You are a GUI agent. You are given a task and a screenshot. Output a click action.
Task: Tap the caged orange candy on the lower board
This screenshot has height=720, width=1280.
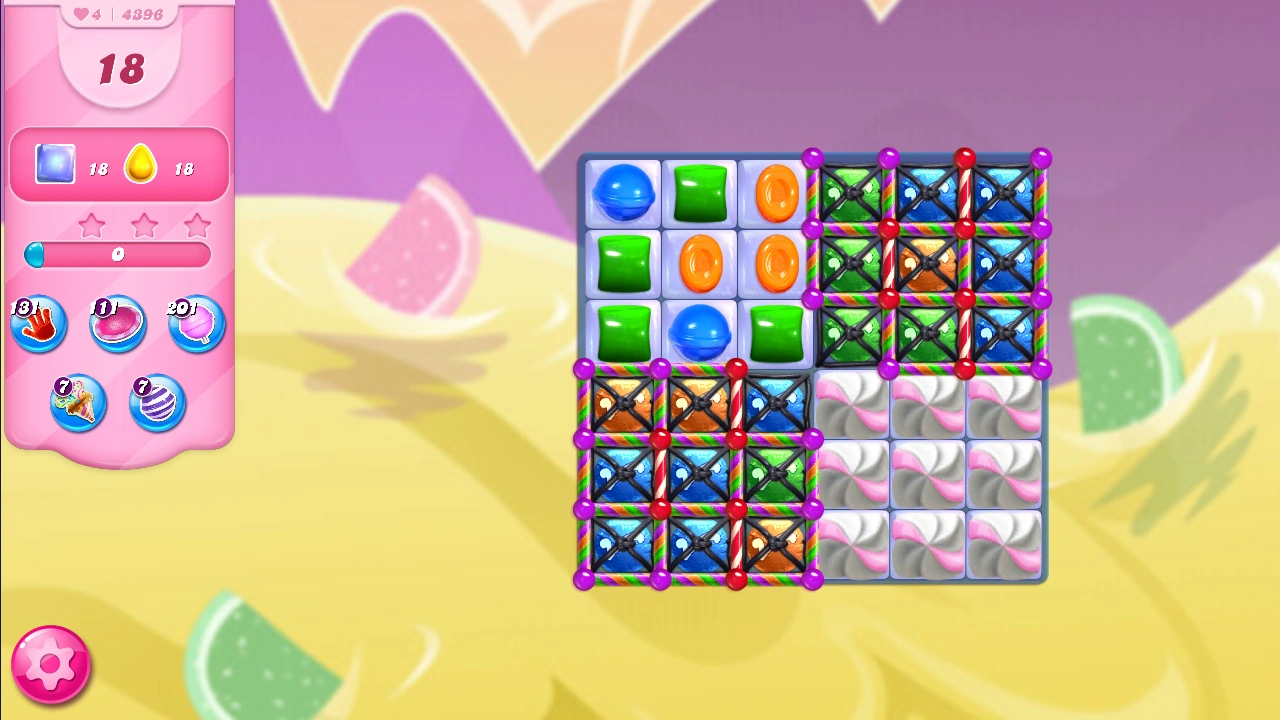(x=622, y=405)
